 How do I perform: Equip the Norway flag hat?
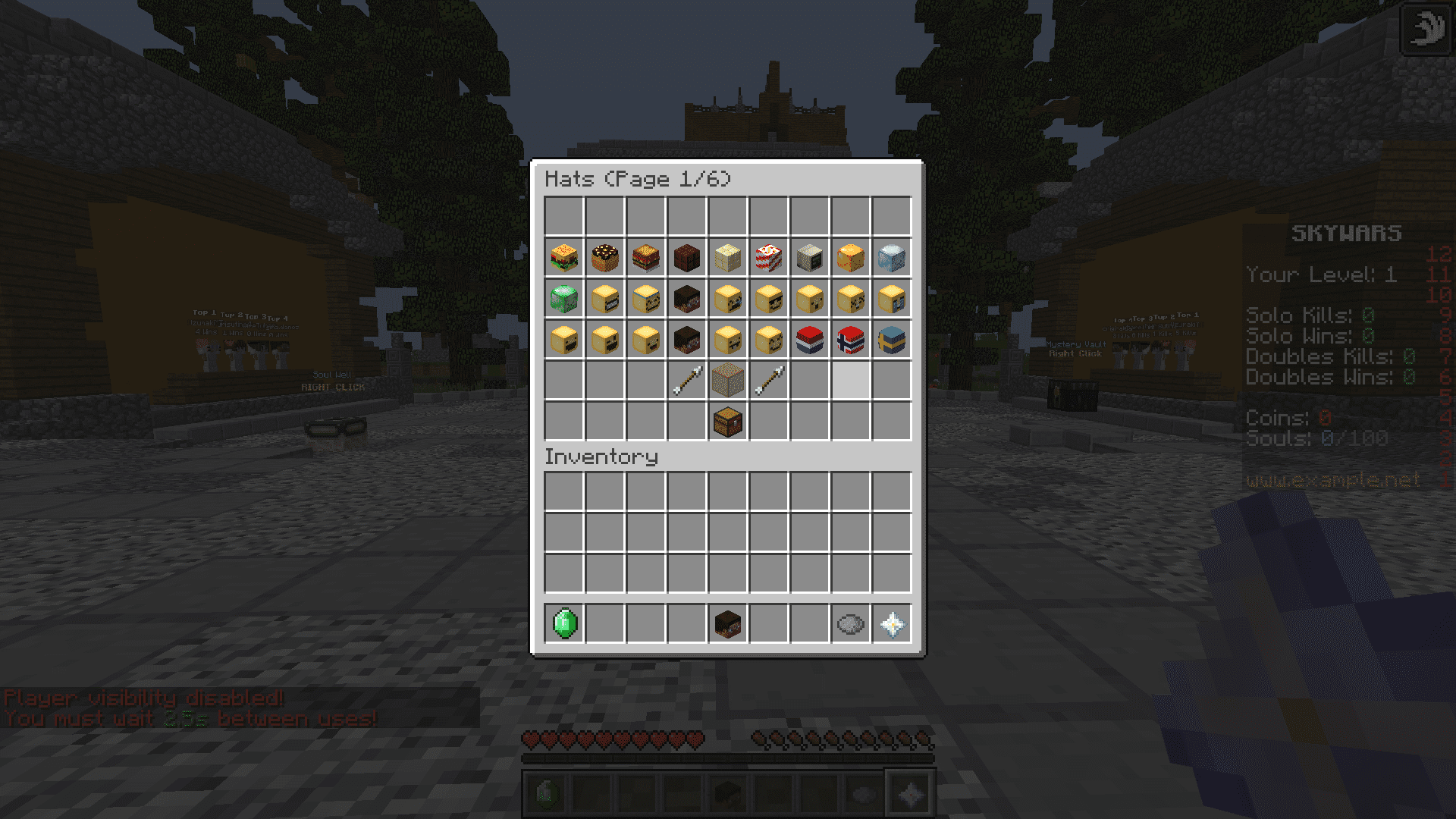(851, 340)
